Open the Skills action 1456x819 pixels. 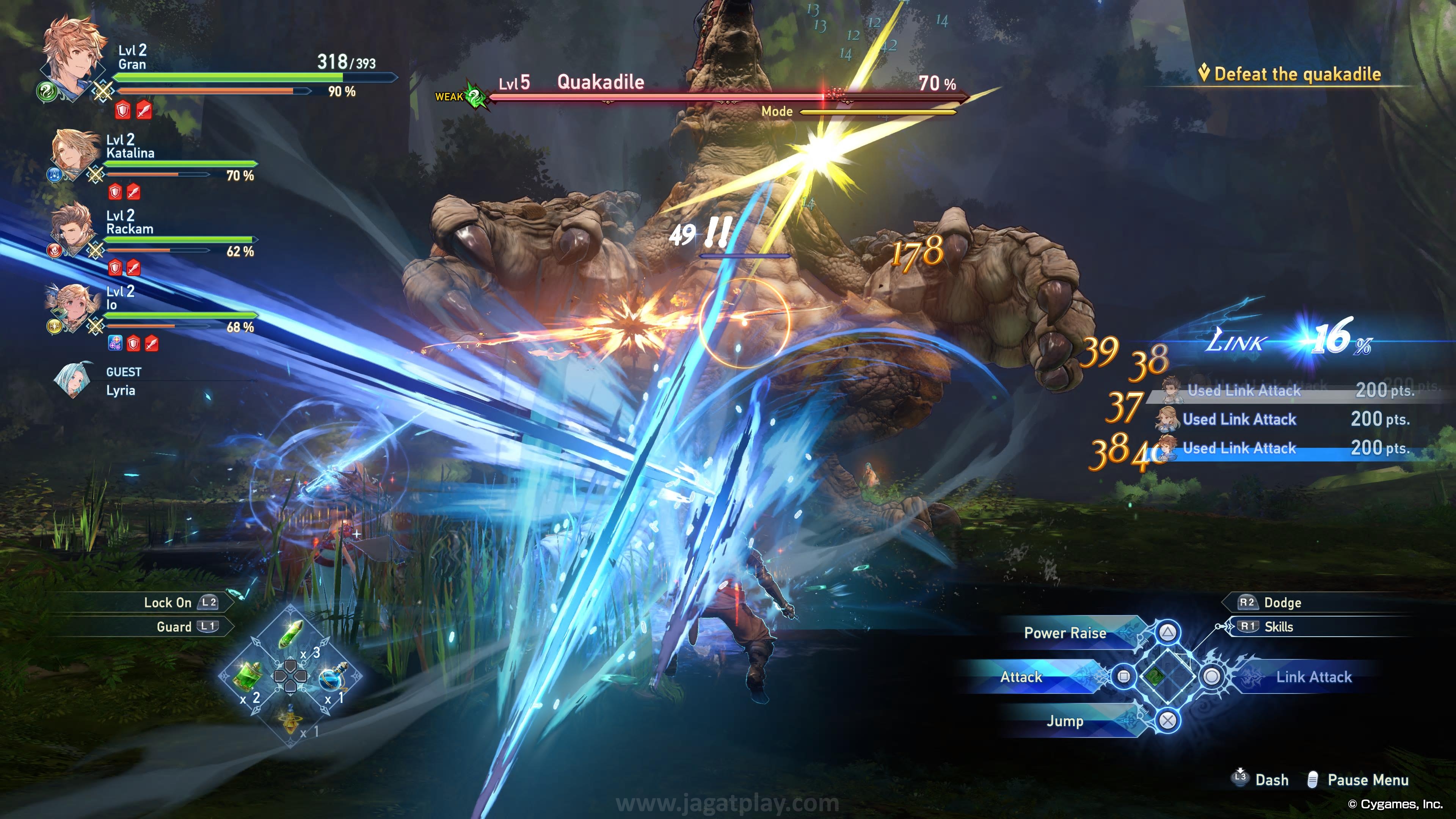[1278, 627]
